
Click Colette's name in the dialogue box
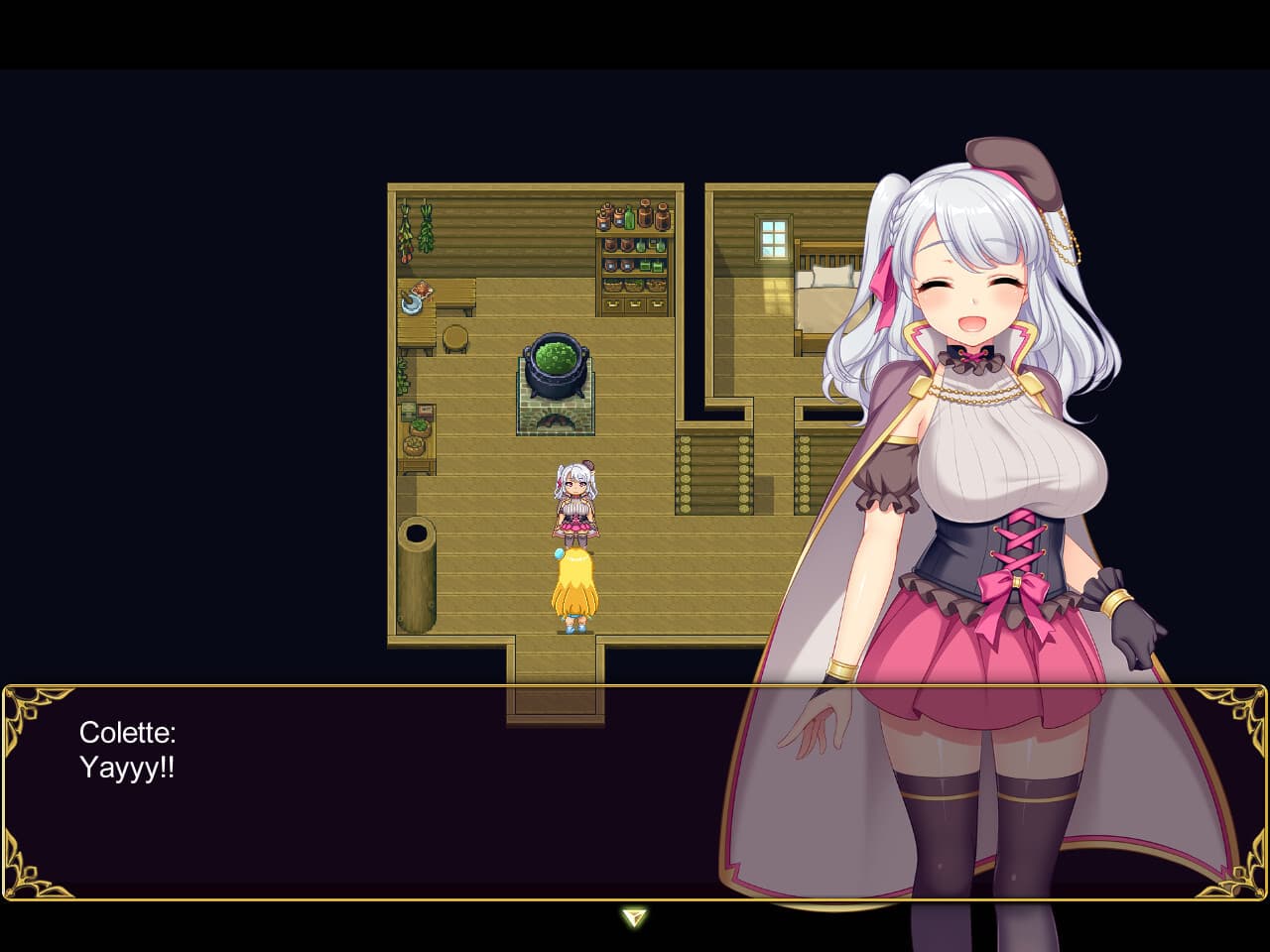click(x=128, y=734)
